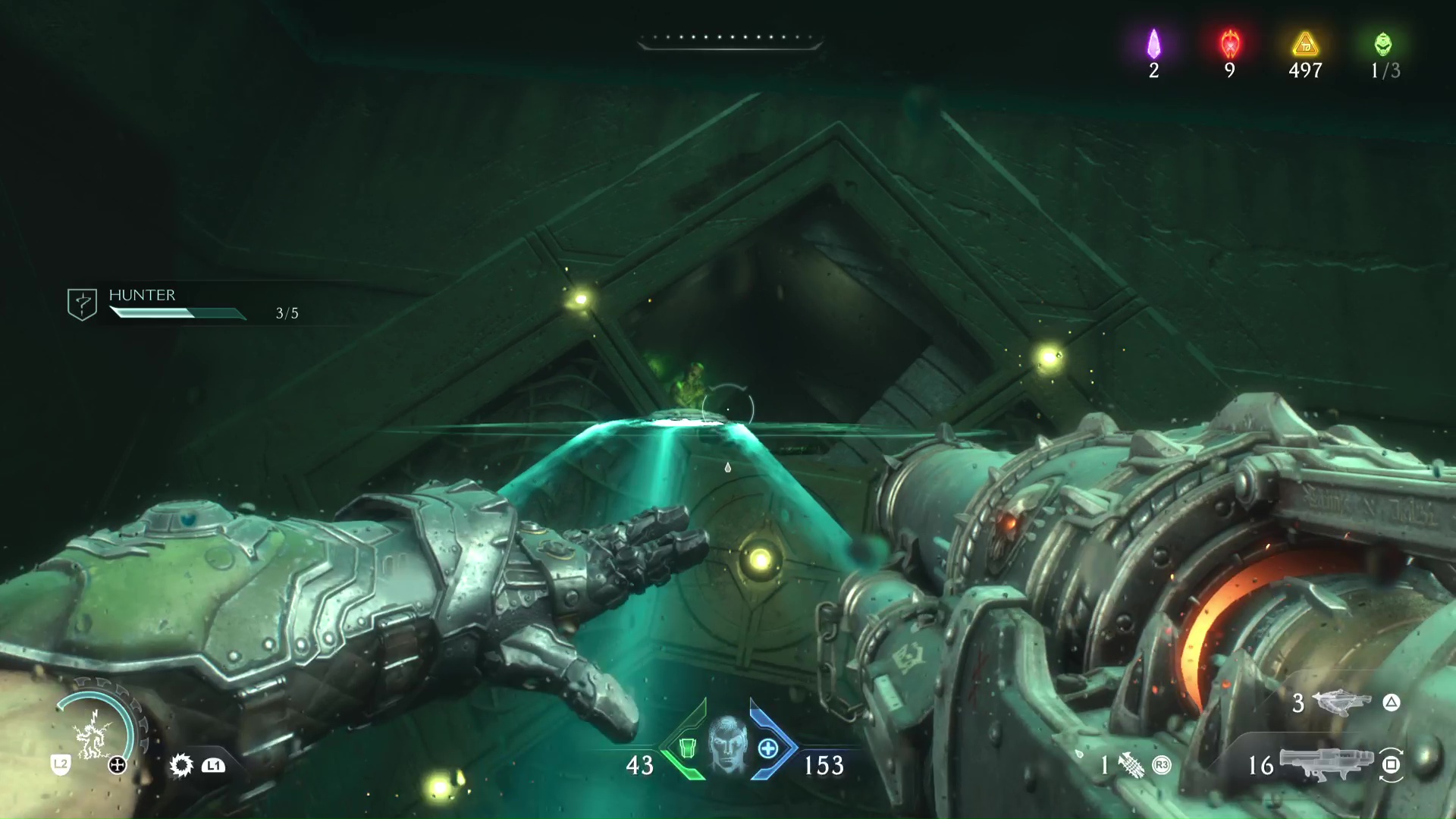Click the green secrets found icon
The width and height of the screenshot is (1456, 819).
point(1383,44)
